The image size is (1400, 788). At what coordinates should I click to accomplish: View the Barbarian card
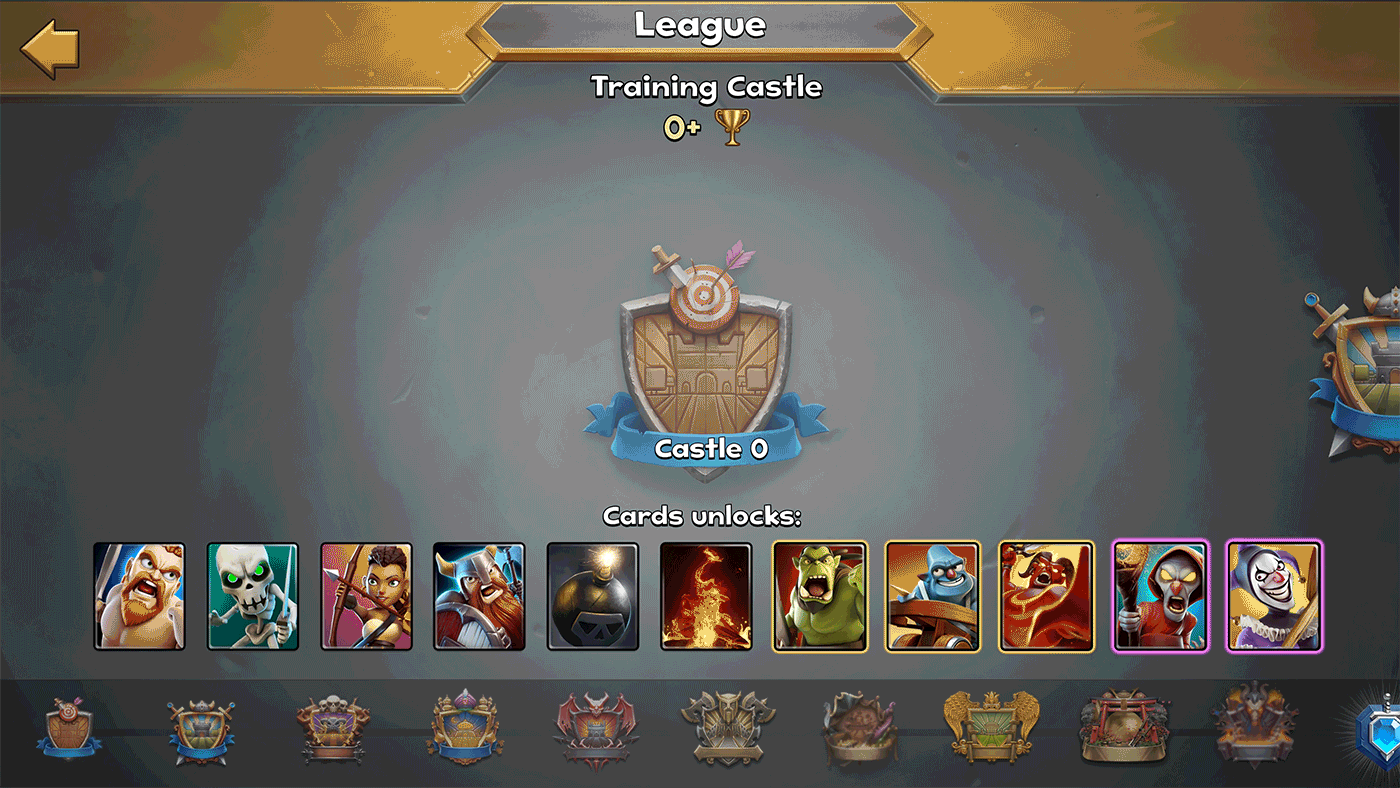(x=138, y=596)
